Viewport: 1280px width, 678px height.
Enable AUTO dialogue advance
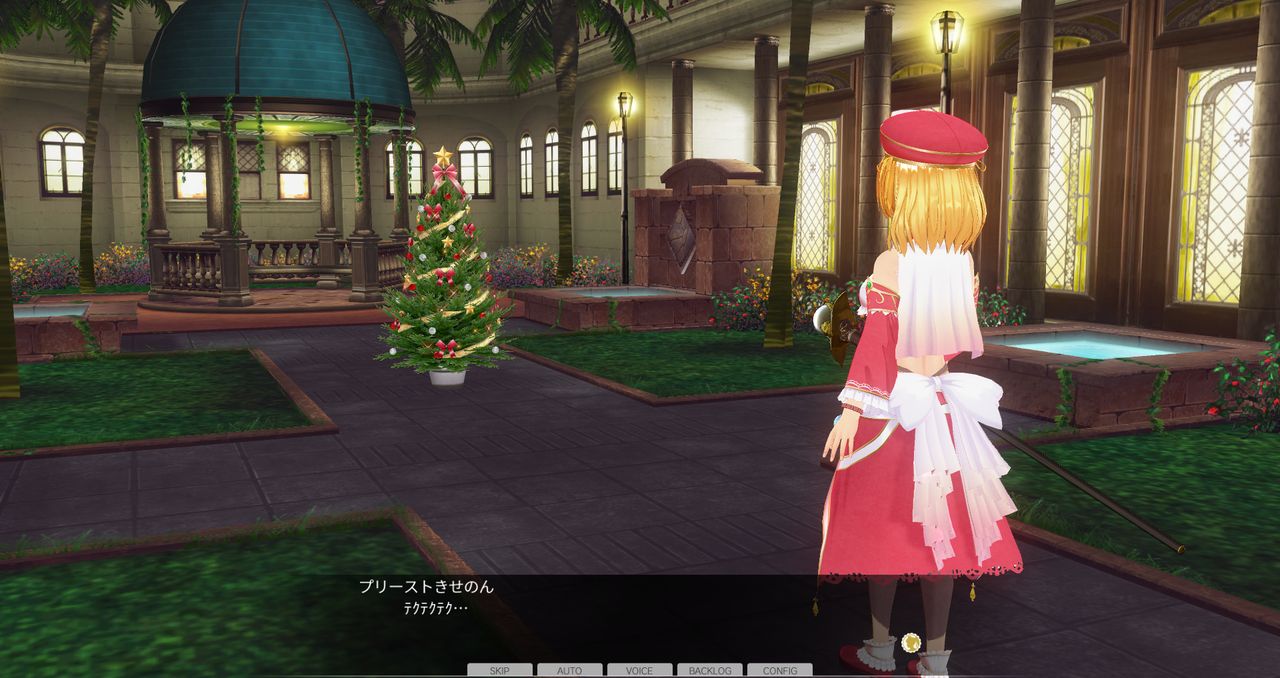pos(570,670)
